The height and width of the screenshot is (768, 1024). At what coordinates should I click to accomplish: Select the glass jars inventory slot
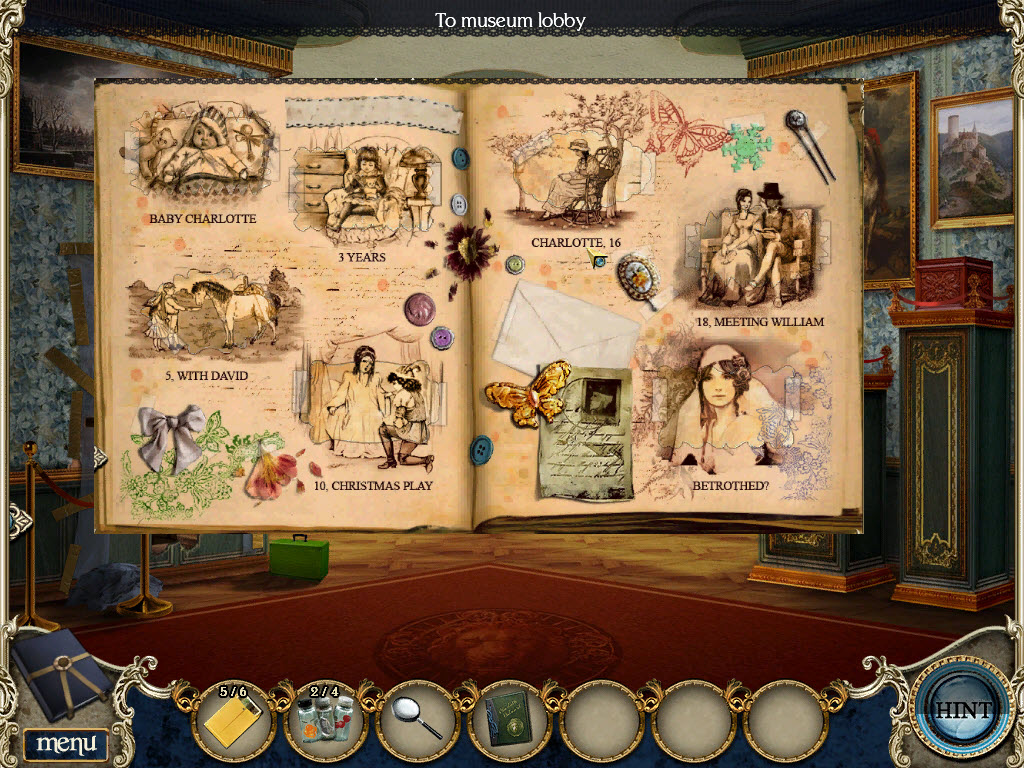325,720
